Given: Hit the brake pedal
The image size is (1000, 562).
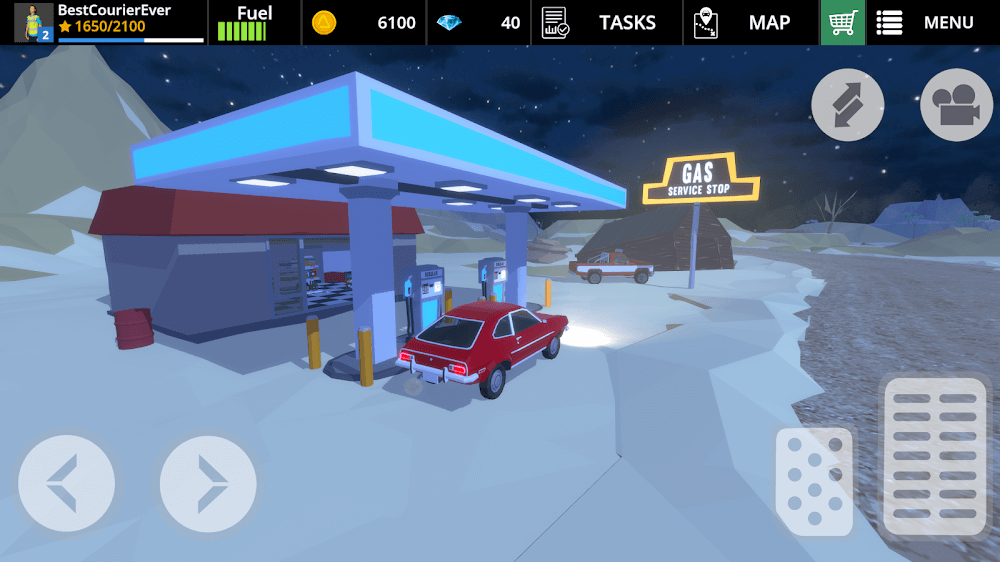Looking at the screenshot, I should (814, 481).
